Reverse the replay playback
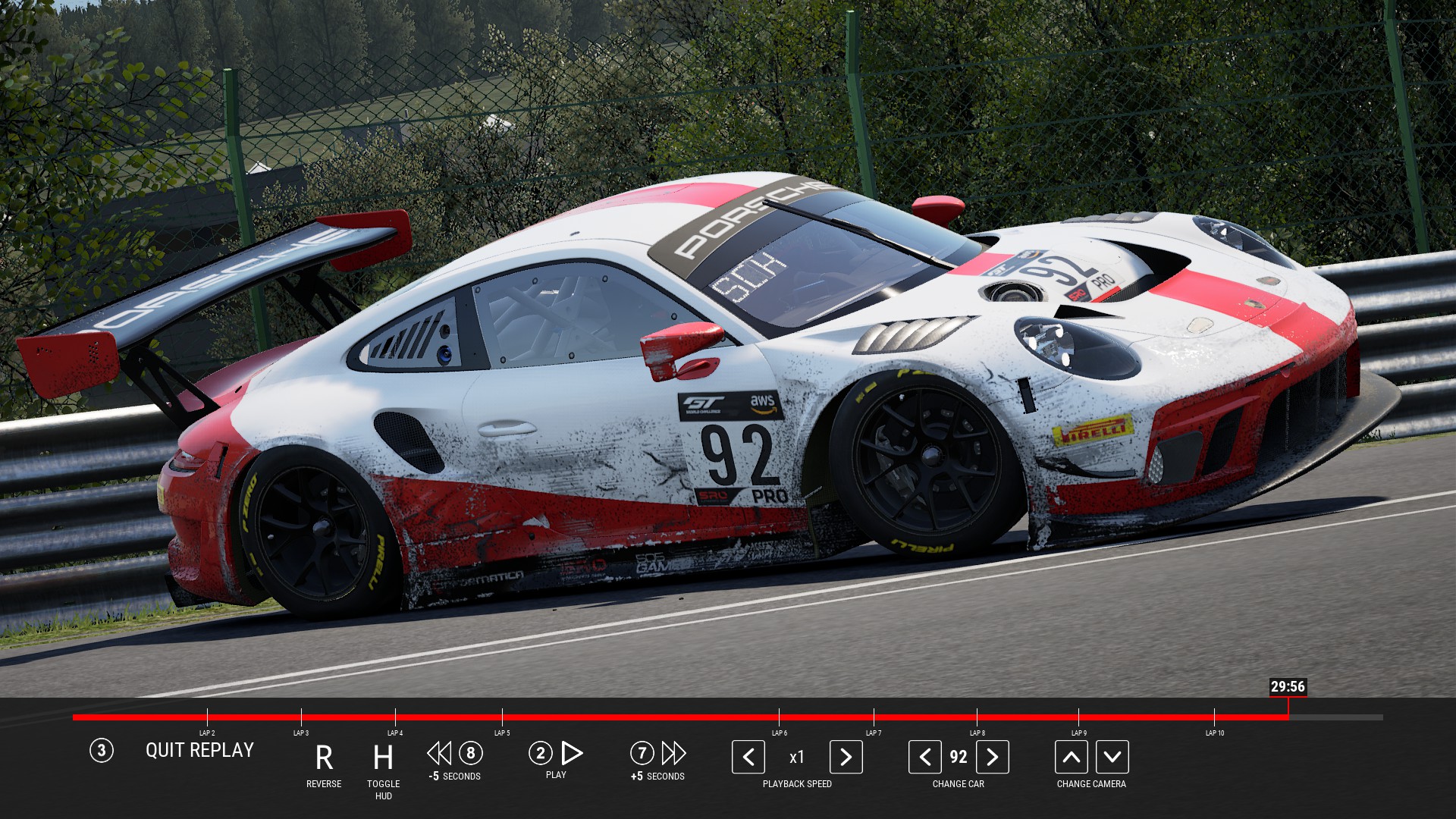1456x819 pixels. tap(324, 758)
